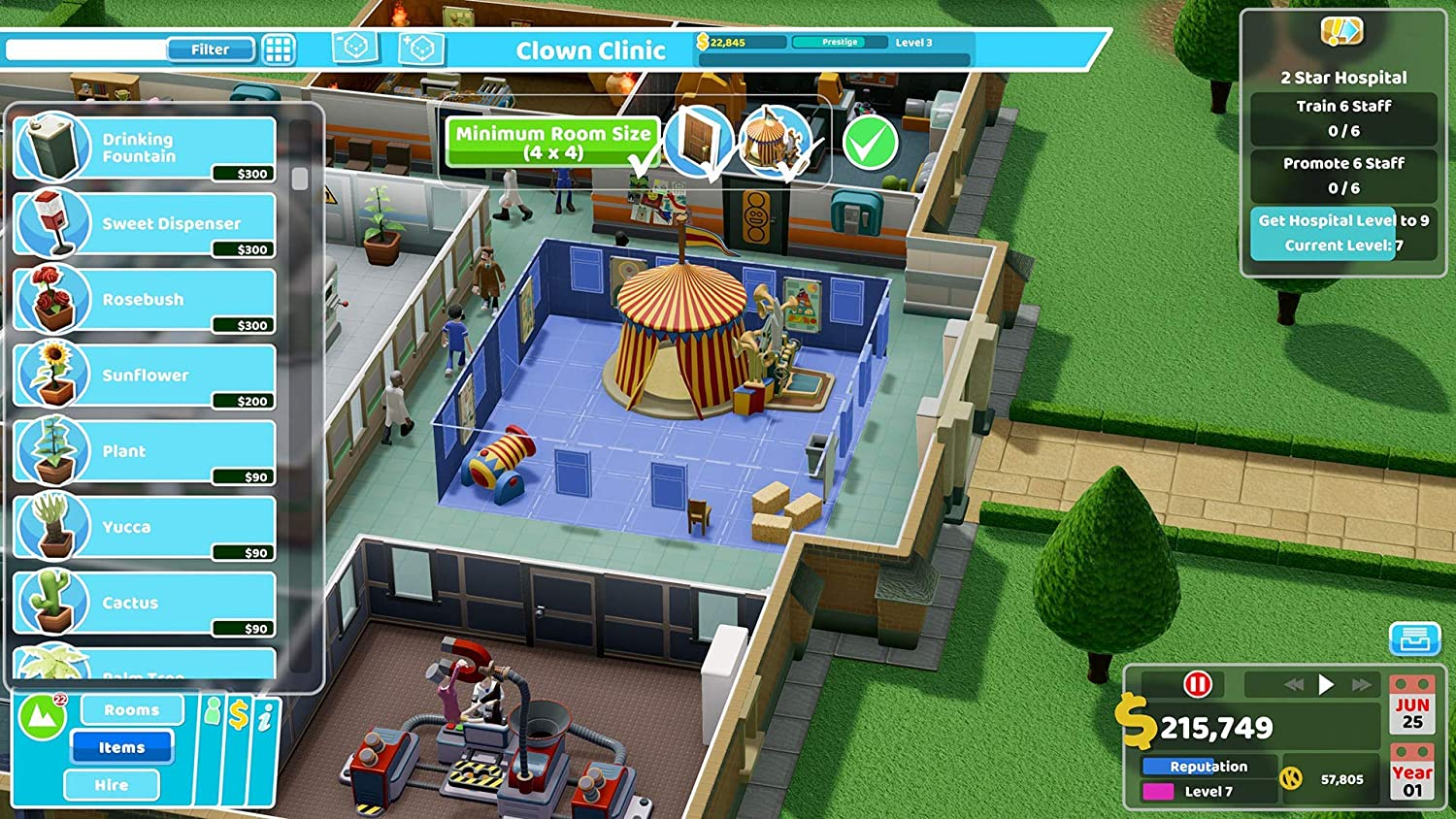Expand the 2 Star Hospital objectives panel
The width and height of the screenshot is (1456, 819).
1341,77
